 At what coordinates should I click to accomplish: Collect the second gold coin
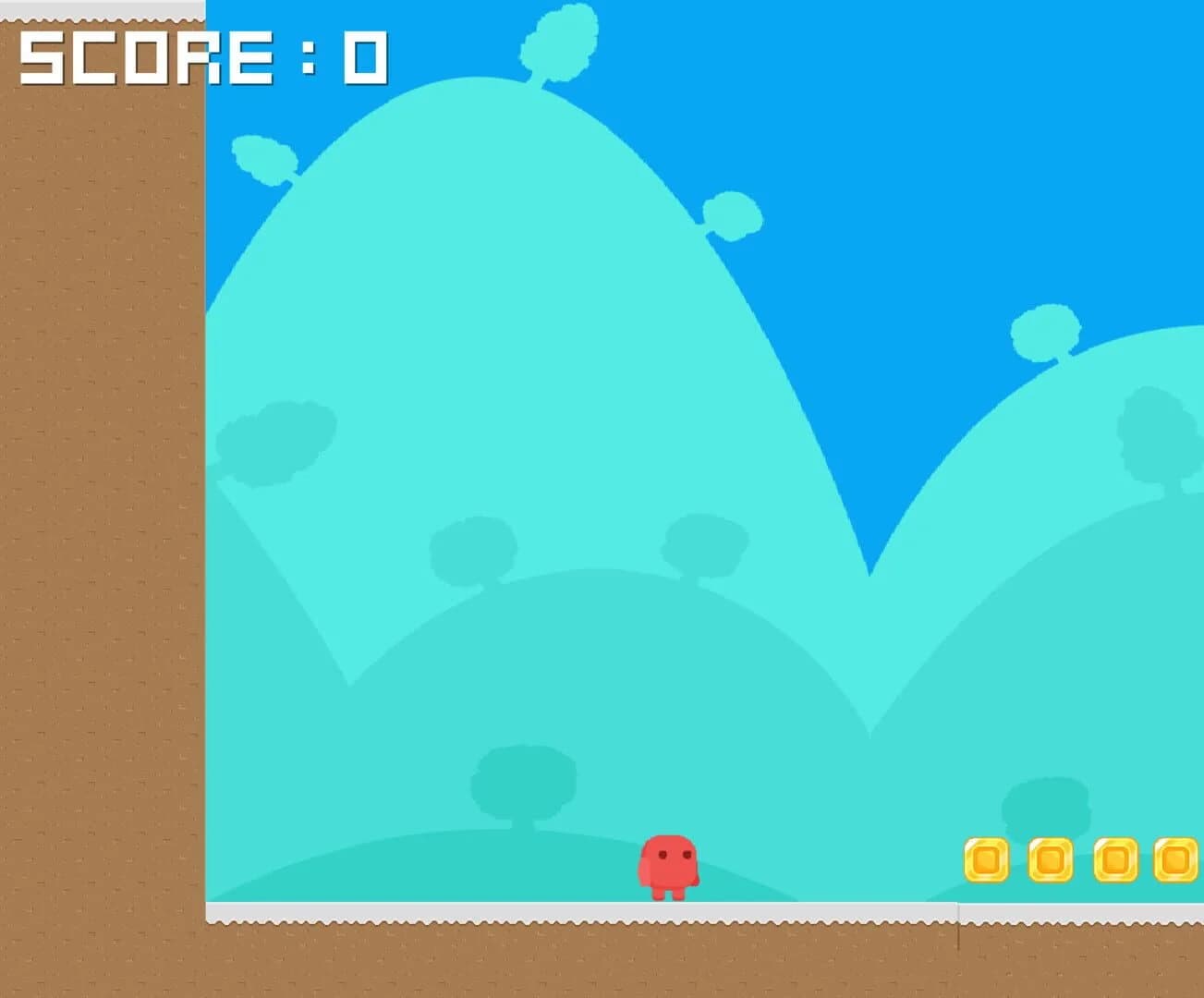pyautogui.click(x=1052, y=859)
